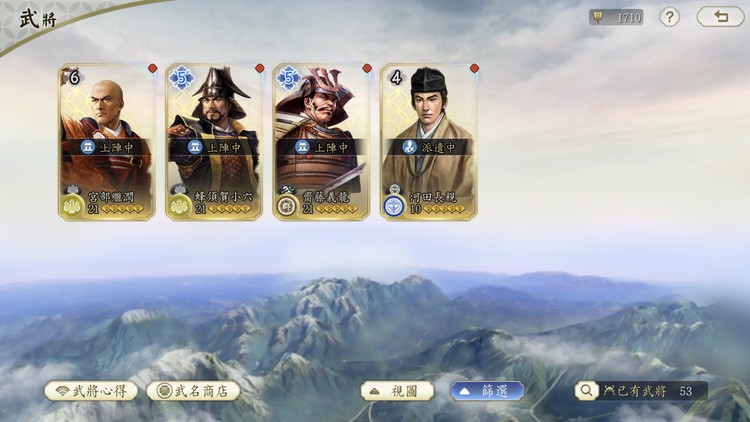Enter the 武名商店 shop
Viewport: 750px width, 422px height.
point(194,390)
